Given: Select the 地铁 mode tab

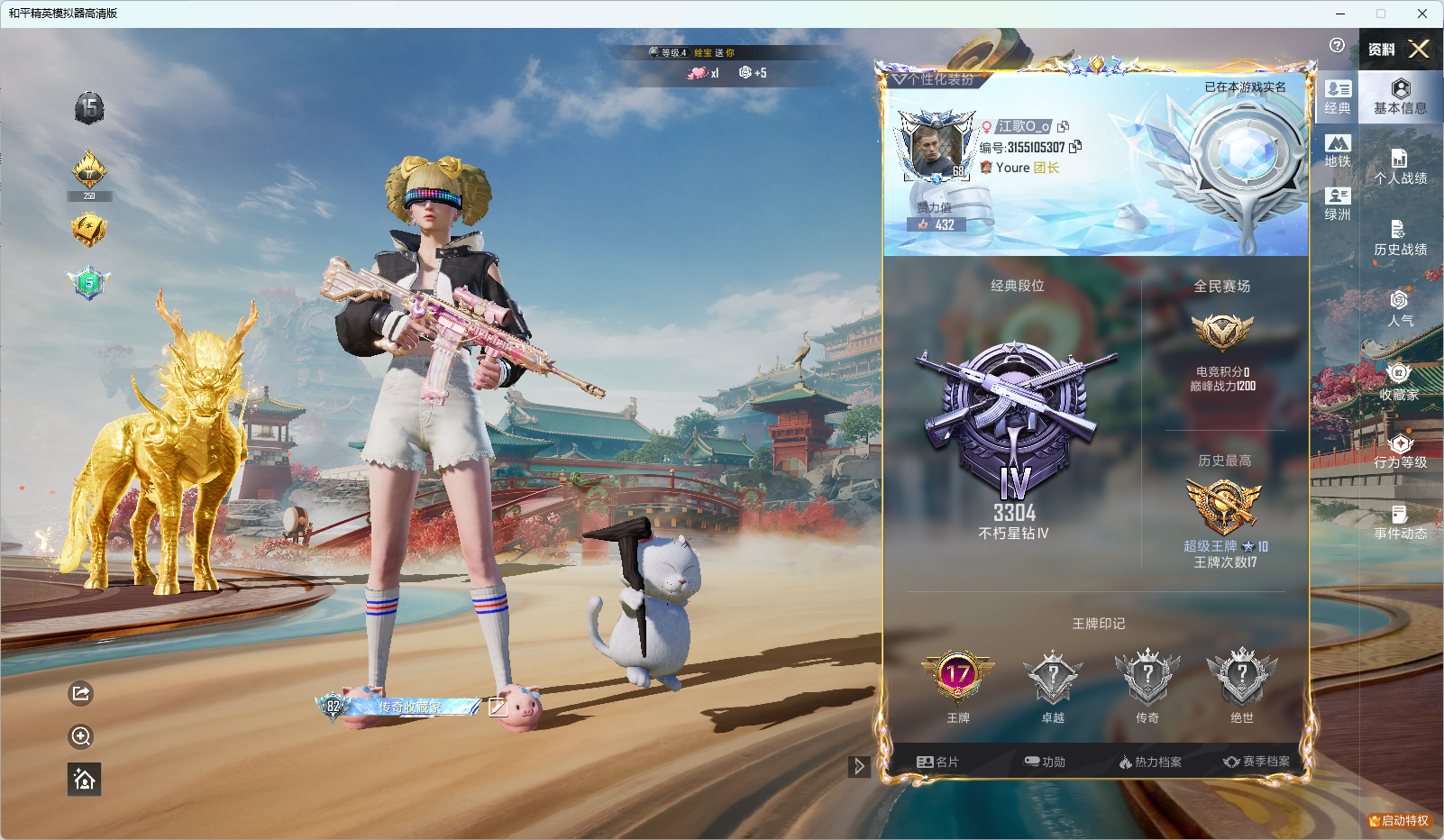Looking at the screenshot, I should (1338, 151).
